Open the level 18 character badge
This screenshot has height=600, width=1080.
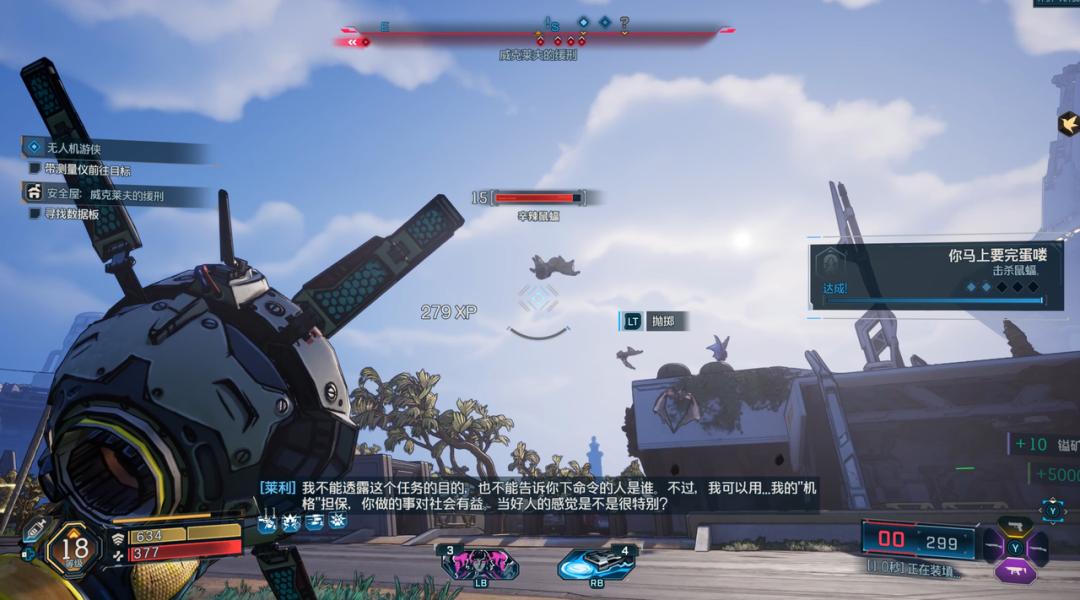(x=71, y=548)
